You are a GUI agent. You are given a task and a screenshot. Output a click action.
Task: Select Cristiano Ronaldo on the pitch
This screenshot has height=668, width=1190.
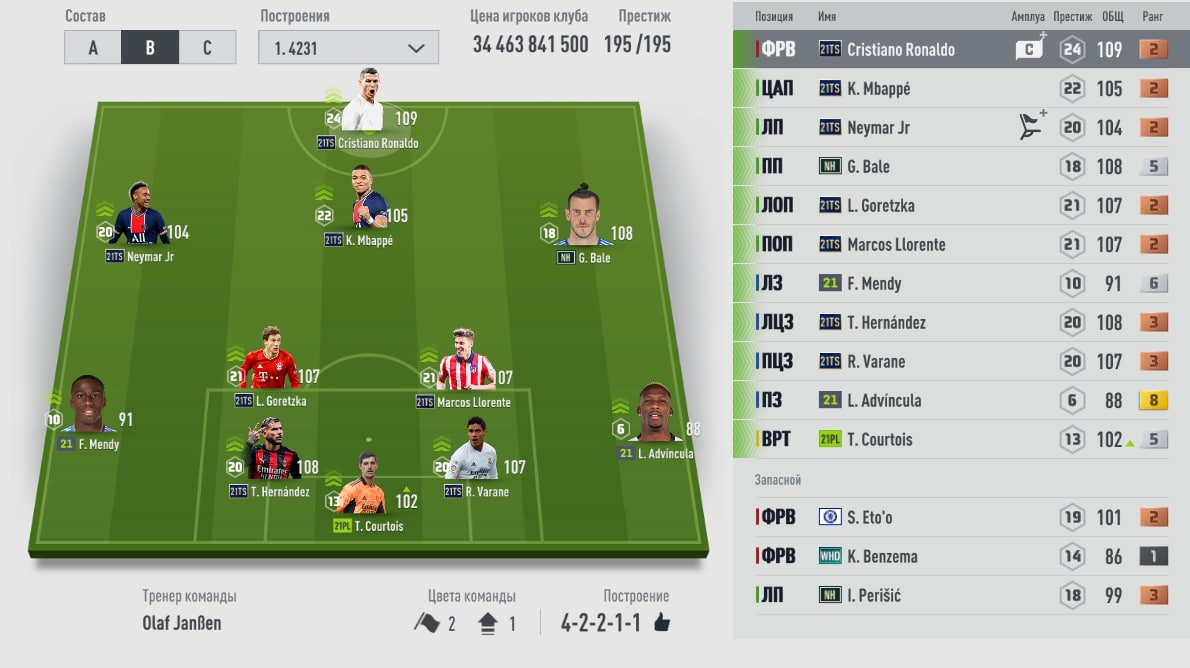[362, 105]
